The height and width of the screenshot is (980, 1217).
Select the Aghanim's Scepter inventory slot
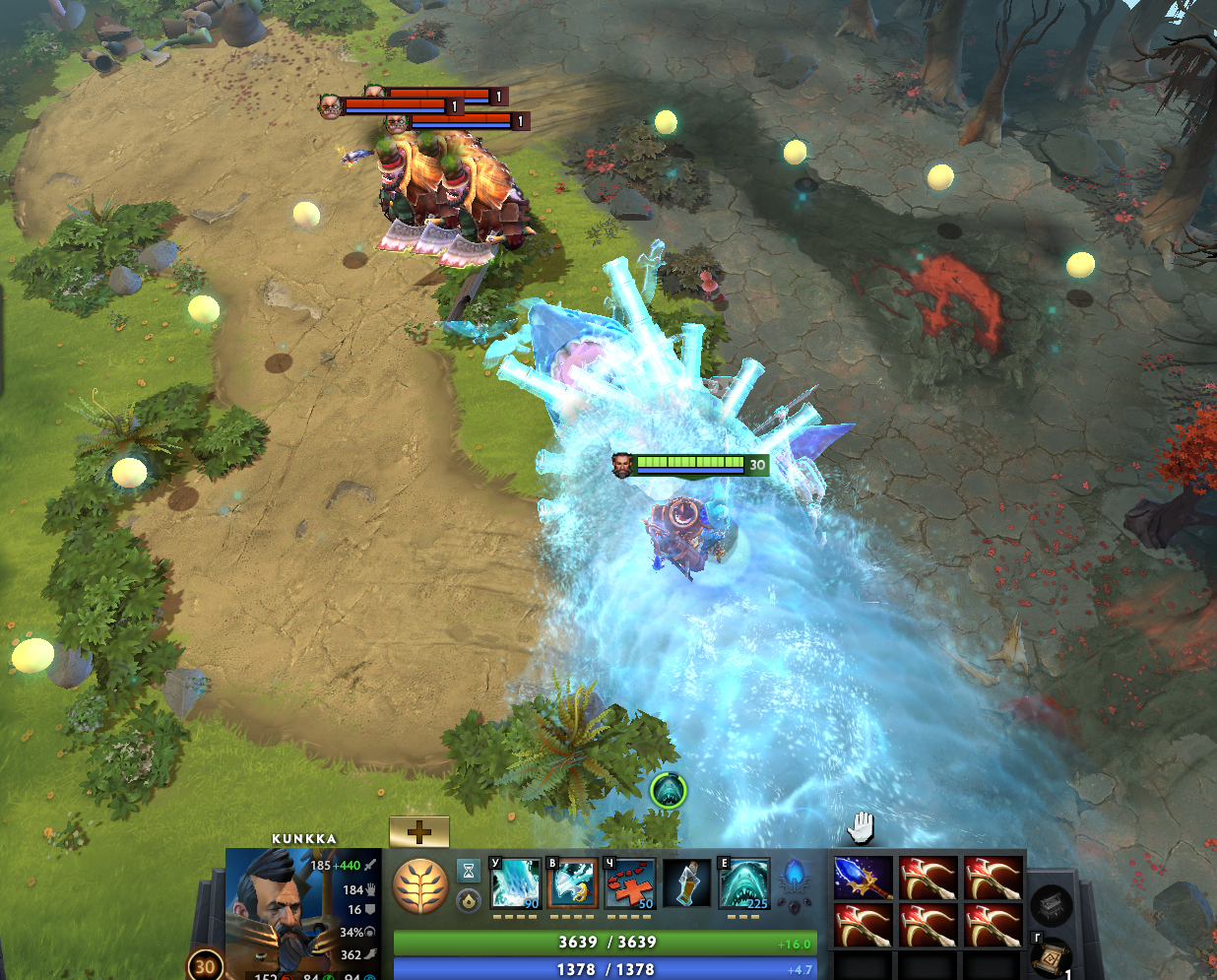[863, 878]
